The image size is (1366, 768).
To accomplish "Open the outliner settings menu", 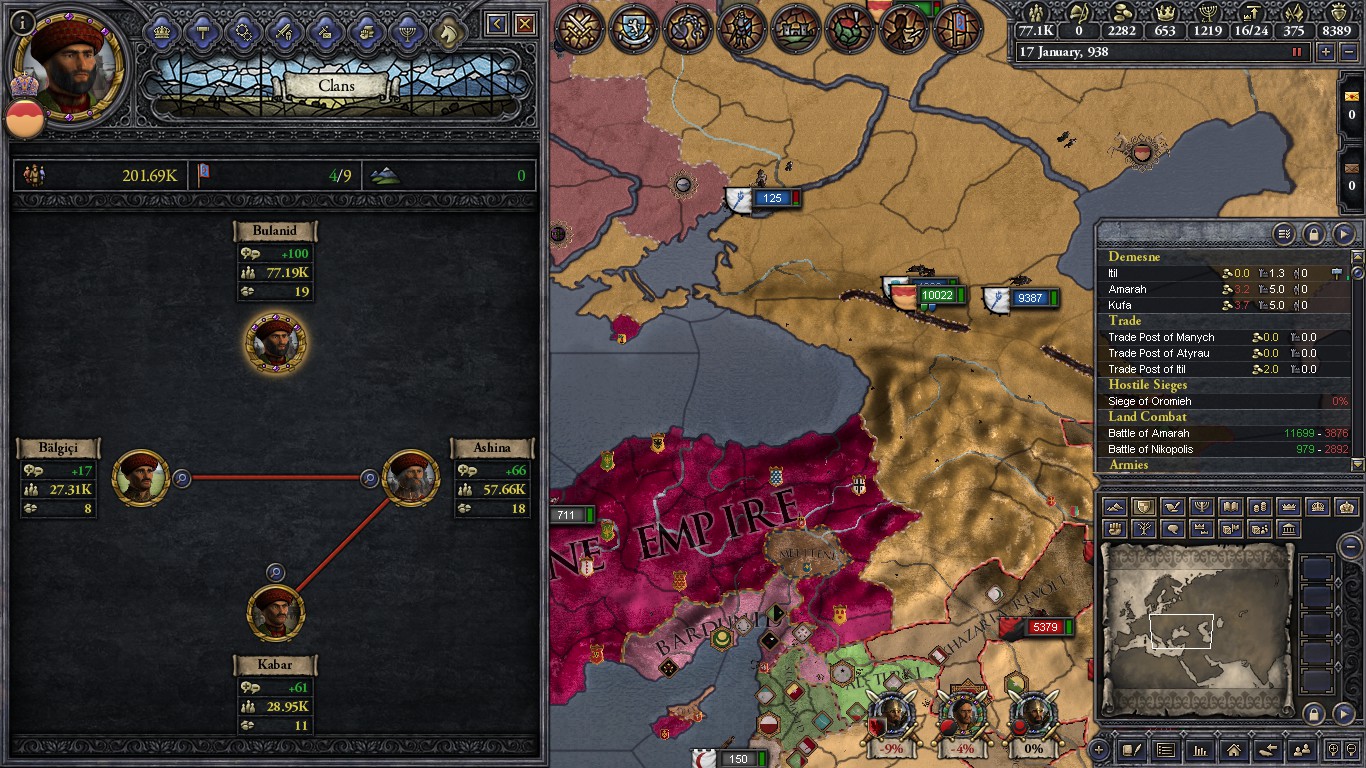I will point(1286,233).
